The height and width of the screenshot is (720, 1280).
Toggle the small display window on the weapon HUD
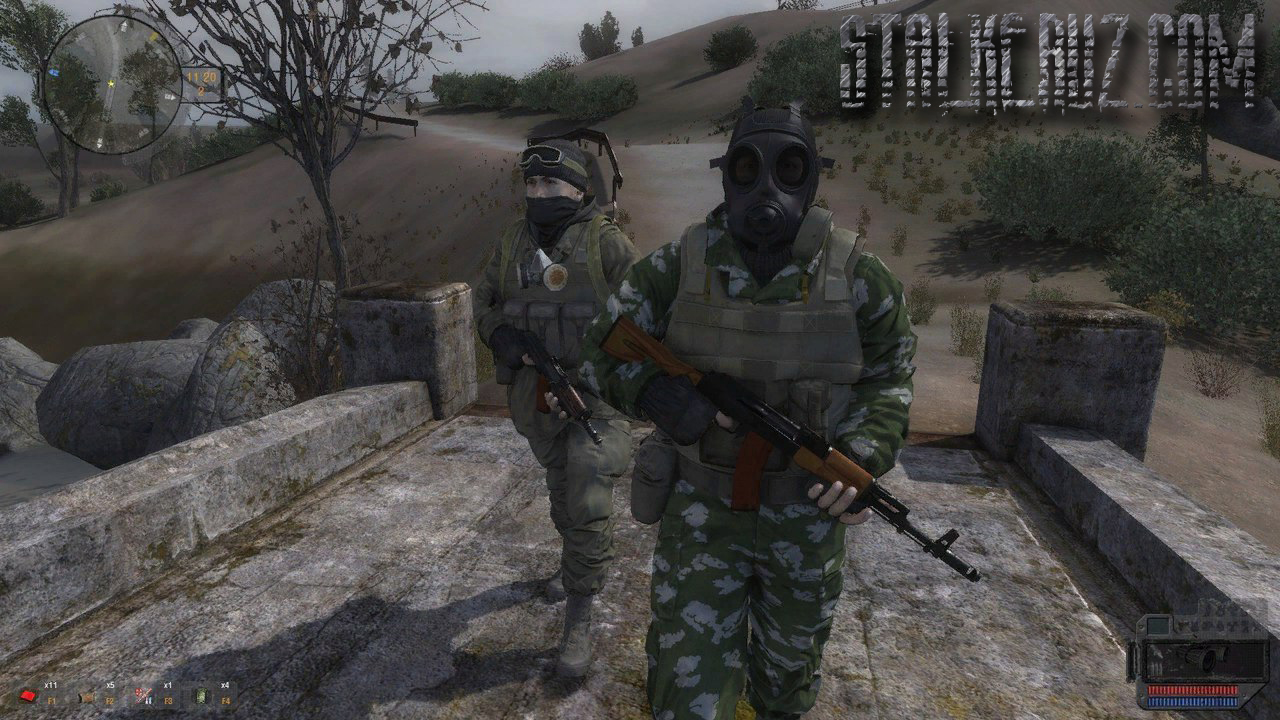tap(1157, 626)
